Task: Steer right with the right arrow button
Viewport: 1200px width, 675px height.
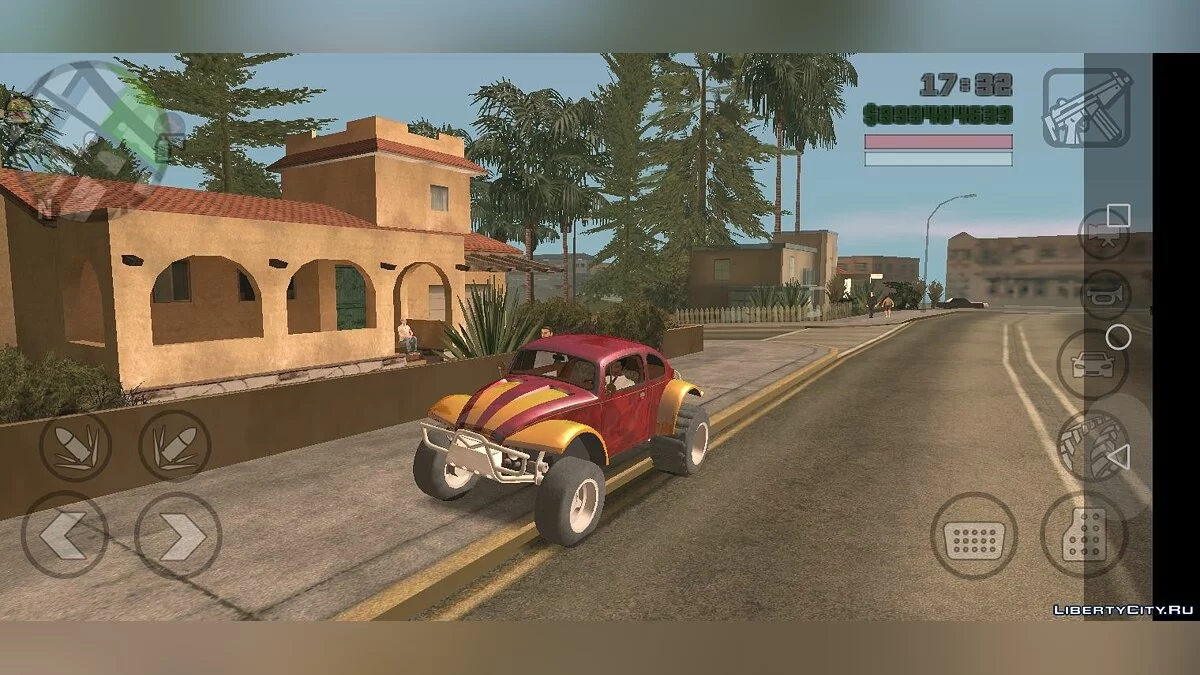Action: tap(178, 535)
